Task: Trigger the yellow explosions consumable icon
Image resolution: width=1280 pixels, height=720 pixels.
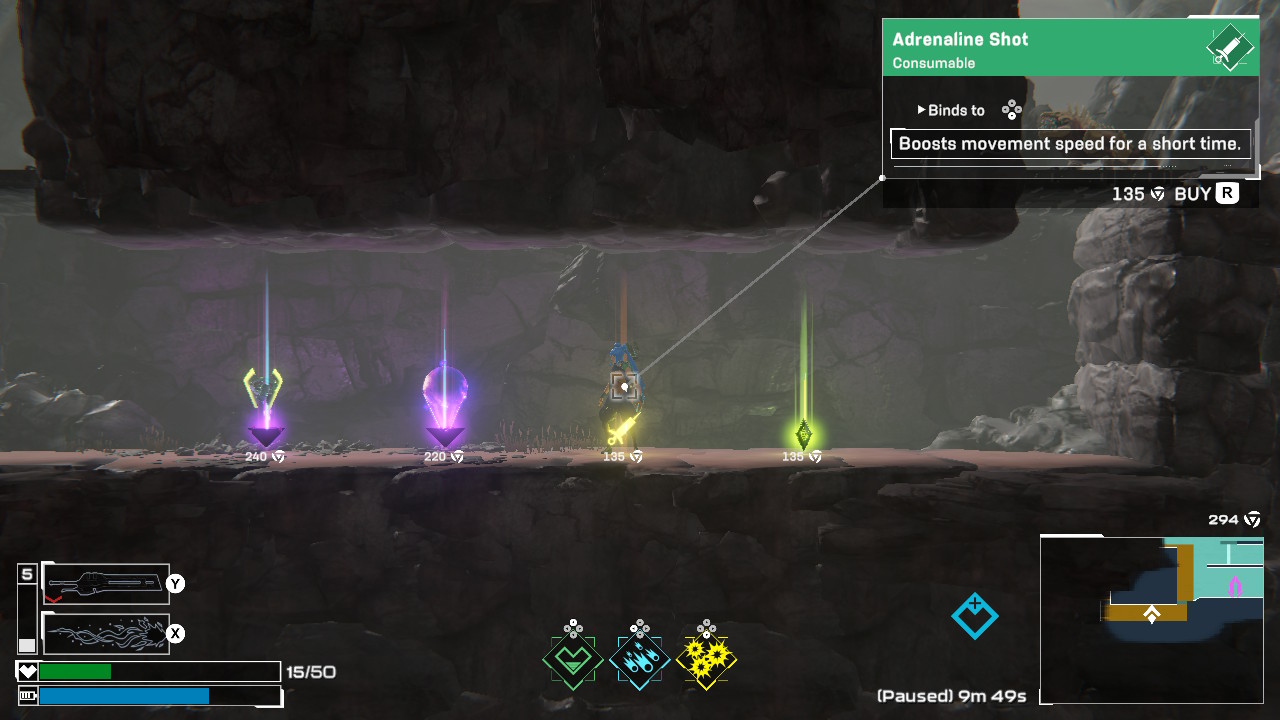Action: pos(706,660)
